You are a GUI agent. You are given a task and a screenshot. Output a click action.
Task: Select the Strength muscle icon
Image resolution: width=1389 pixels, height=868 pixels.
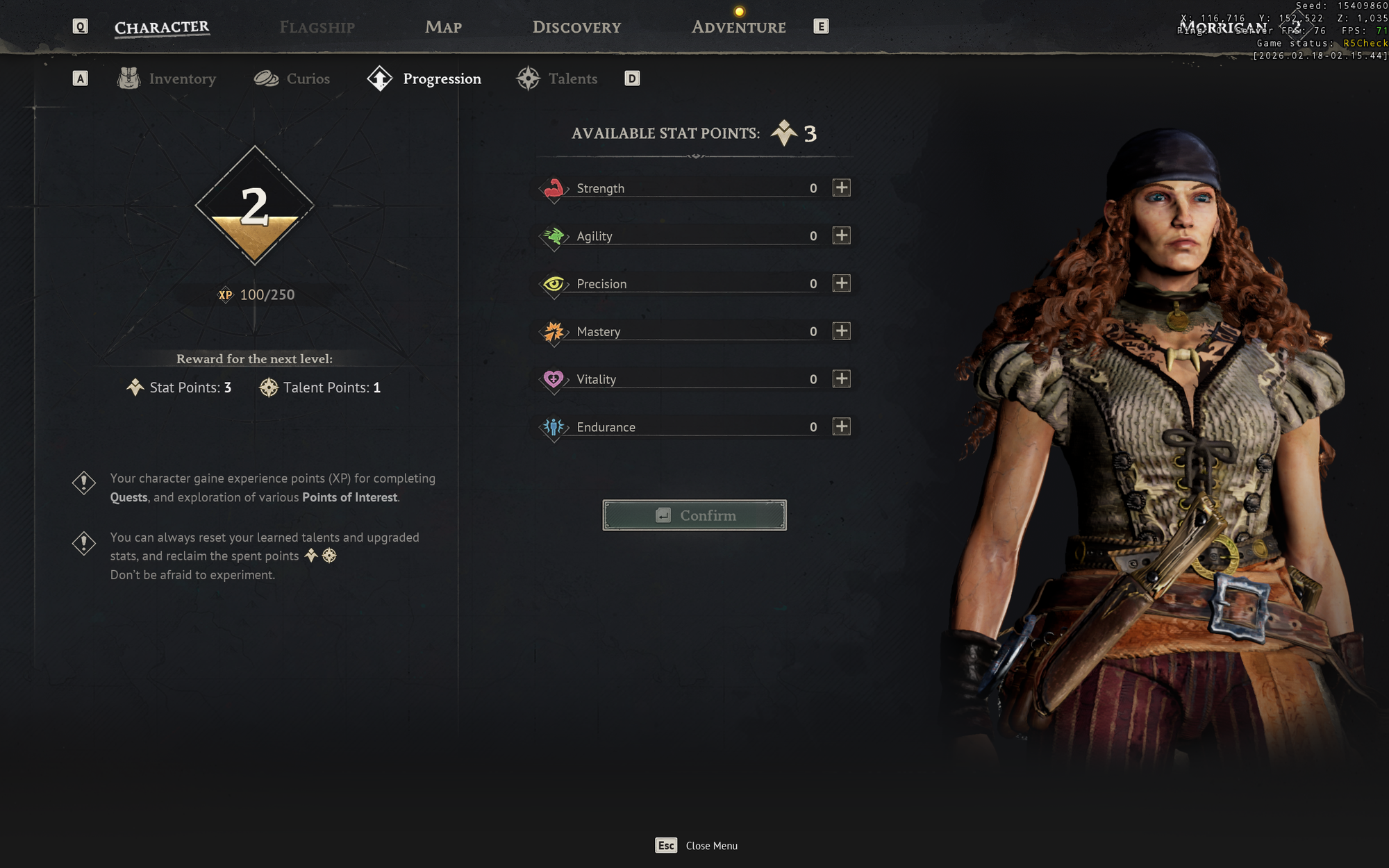click(553, 187)
